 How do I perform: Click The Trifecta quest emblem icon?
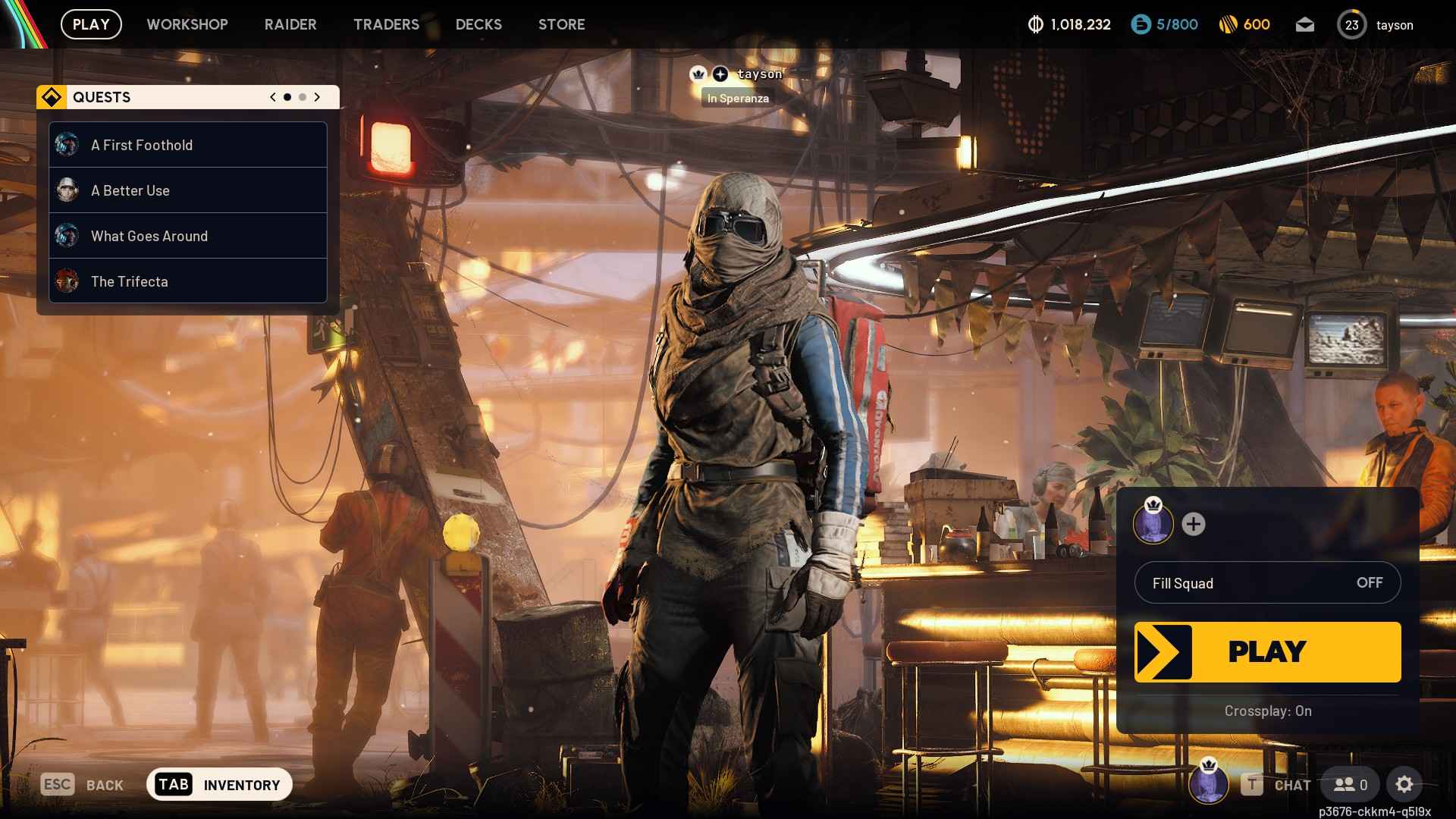click(x=67, y=281)
